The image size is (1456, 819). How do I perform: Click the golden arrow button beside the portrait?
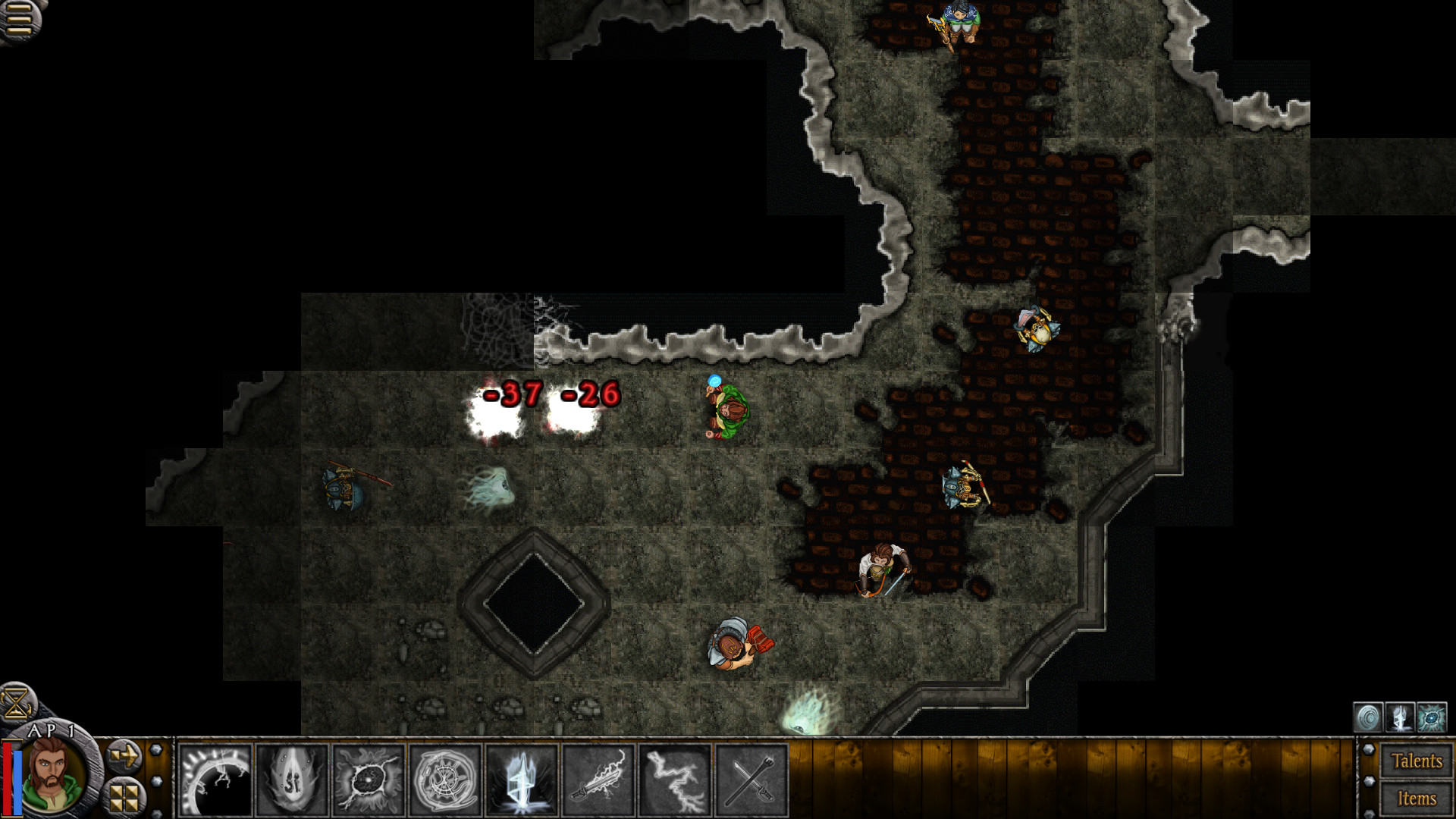click(x=124, y=756)
